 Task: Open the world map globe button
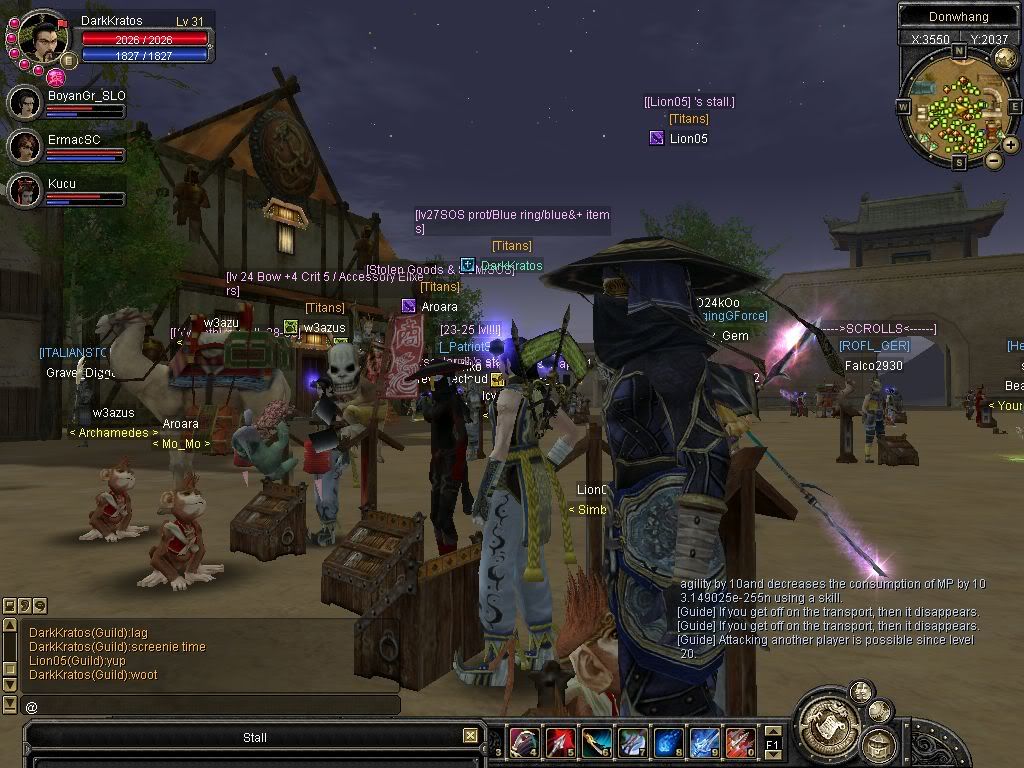1004,59
